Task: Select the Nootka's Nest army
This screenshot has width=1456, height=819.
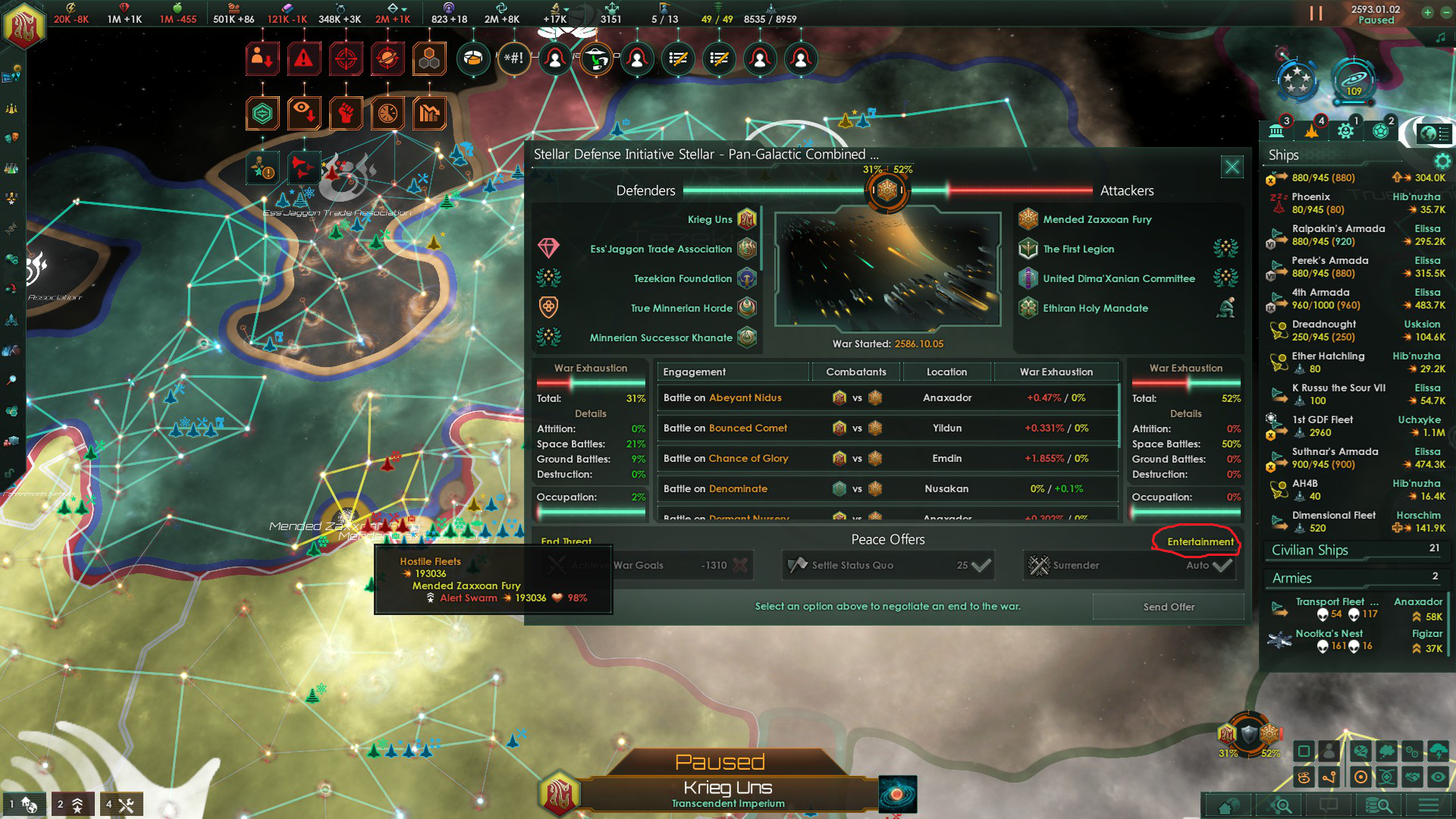Action: click(x=1329, y=639)
